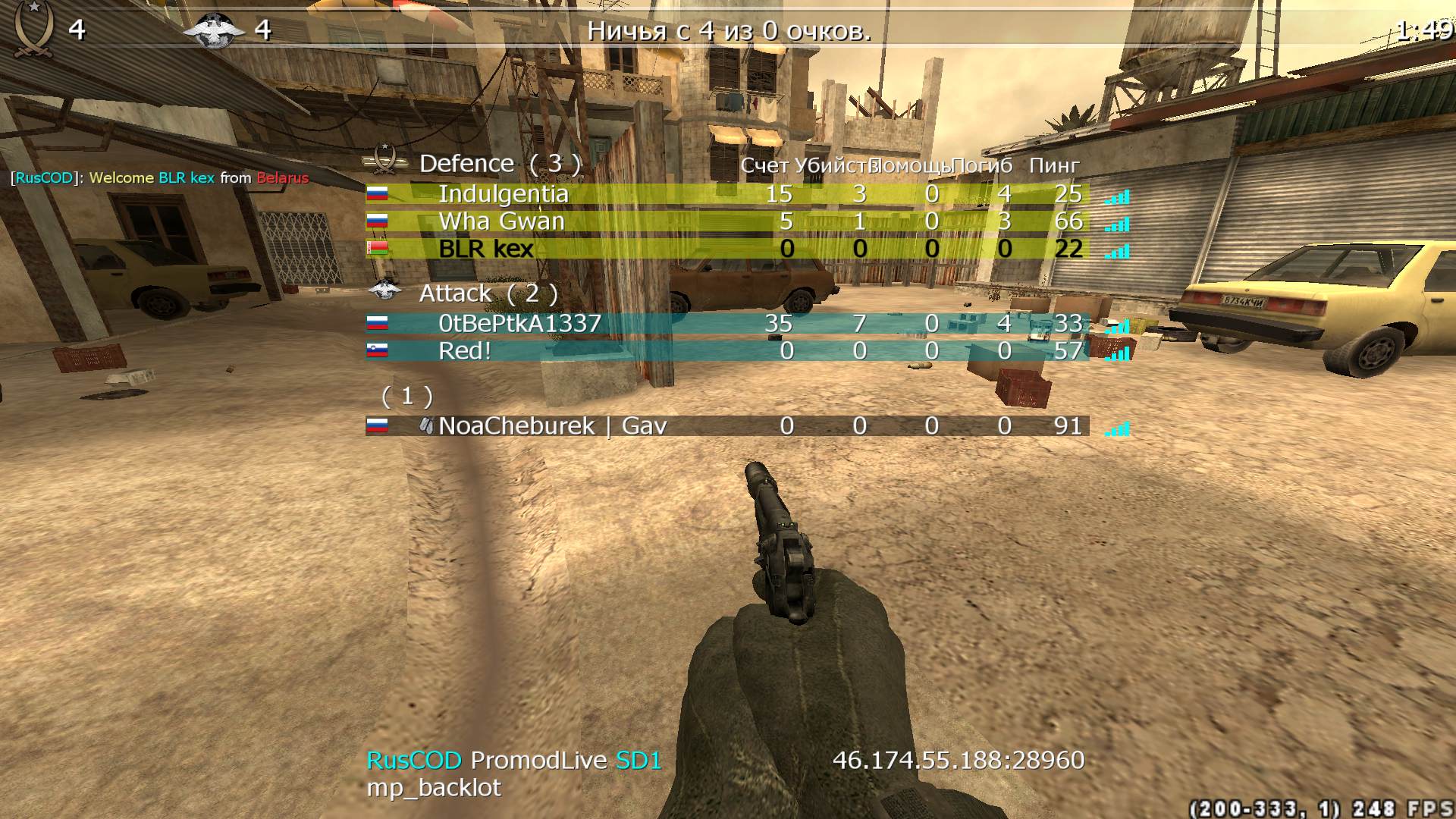Click the Russian flag next to Indulgentia
The width and height of the screenshot is (1456, 819).
coord(379,193)
